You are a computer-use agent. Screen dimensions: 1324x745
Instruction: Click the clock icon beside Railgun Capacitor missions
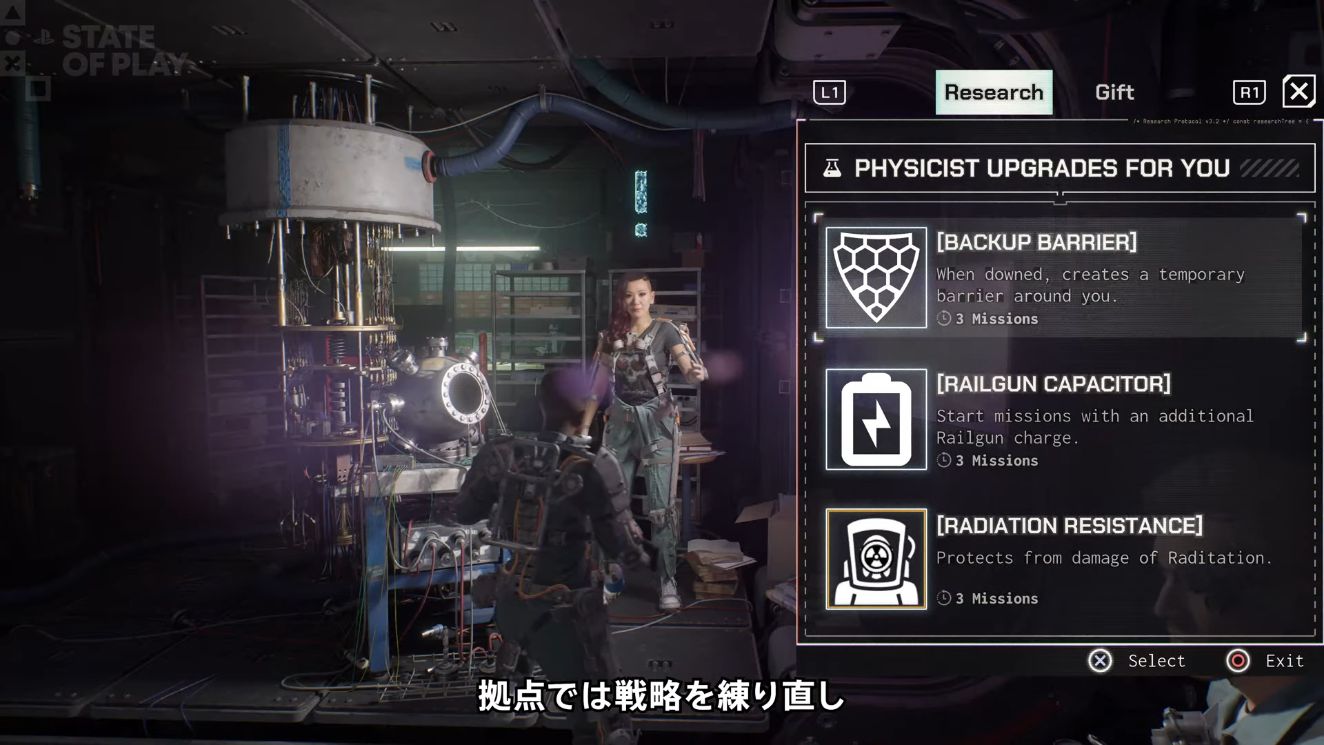[942, 460]
